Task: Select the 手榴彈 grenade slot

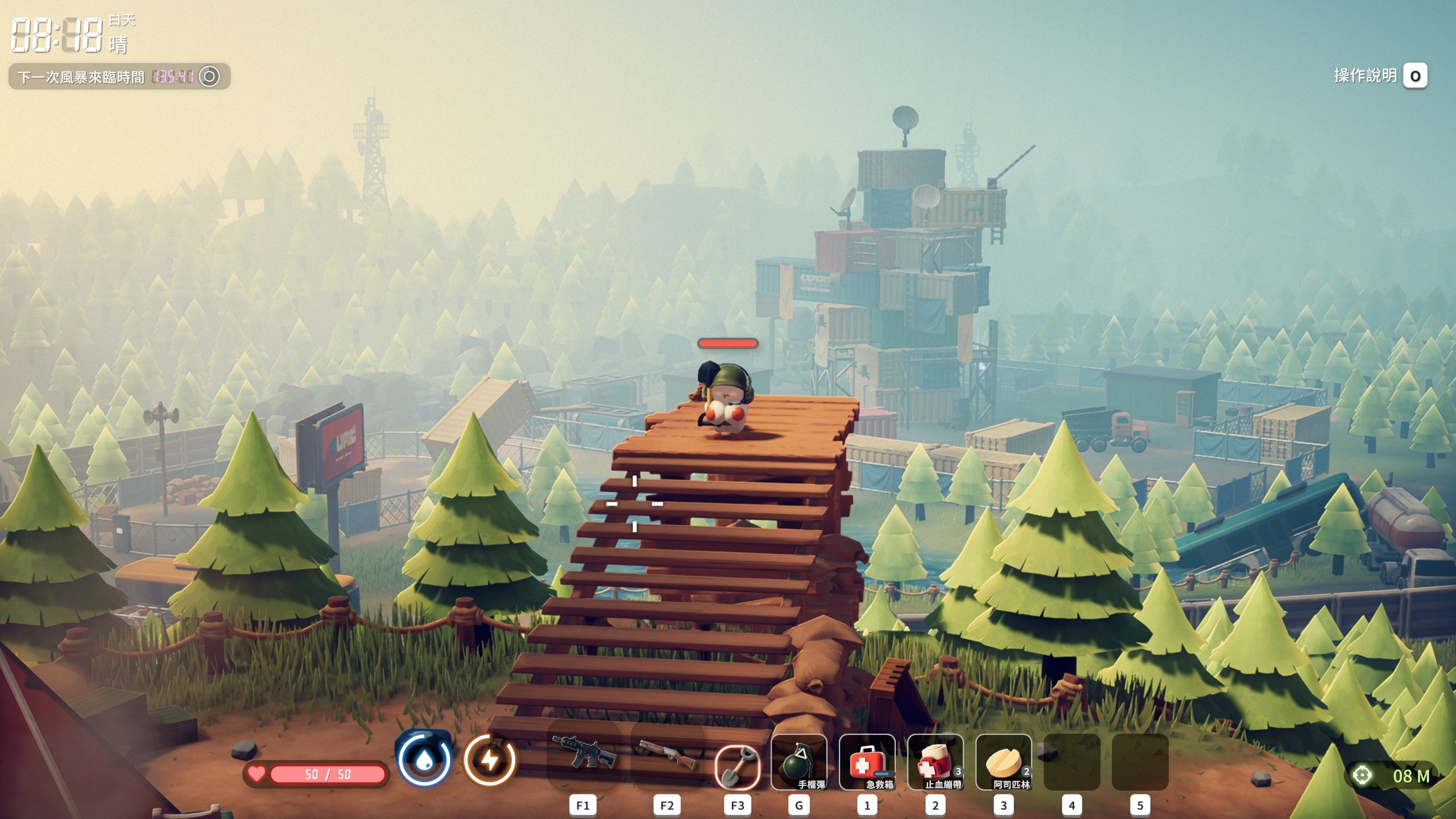Action: point(799,762)
